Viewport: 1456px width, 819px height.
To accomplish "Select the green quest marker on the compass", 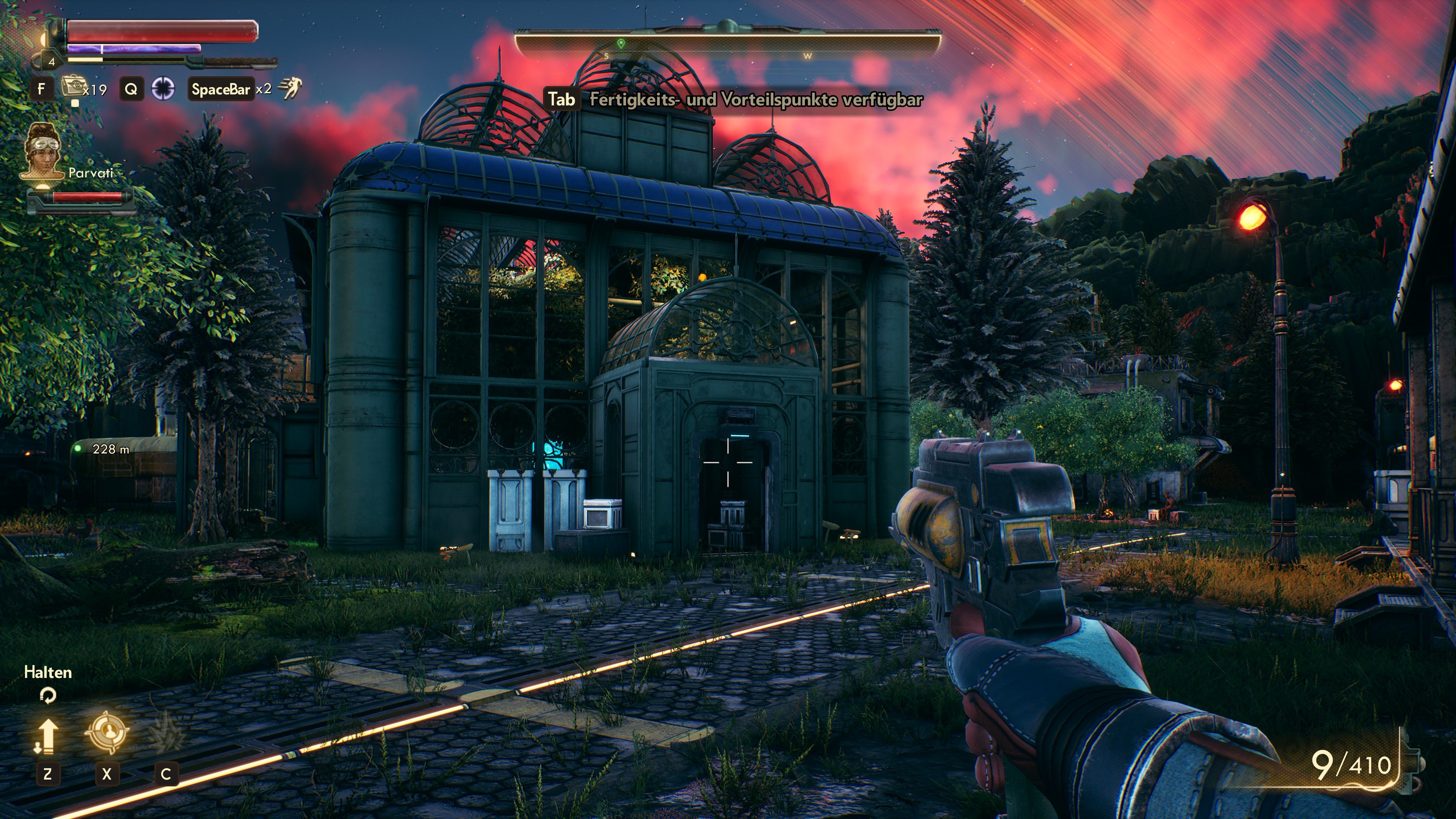I will point(621,44).
